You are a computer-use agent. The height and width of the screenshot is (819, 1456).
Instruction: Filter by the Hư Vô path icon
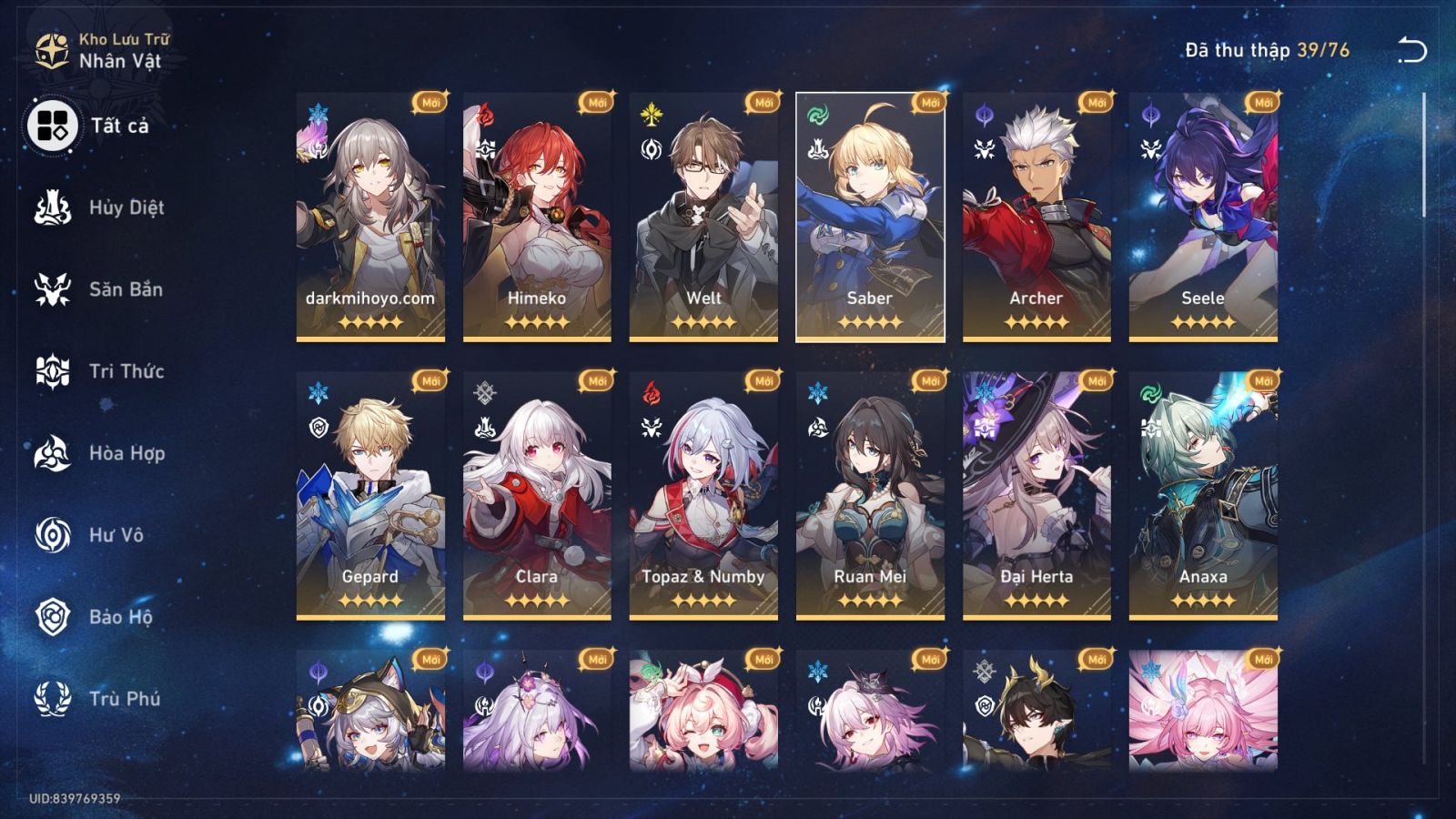53,534
